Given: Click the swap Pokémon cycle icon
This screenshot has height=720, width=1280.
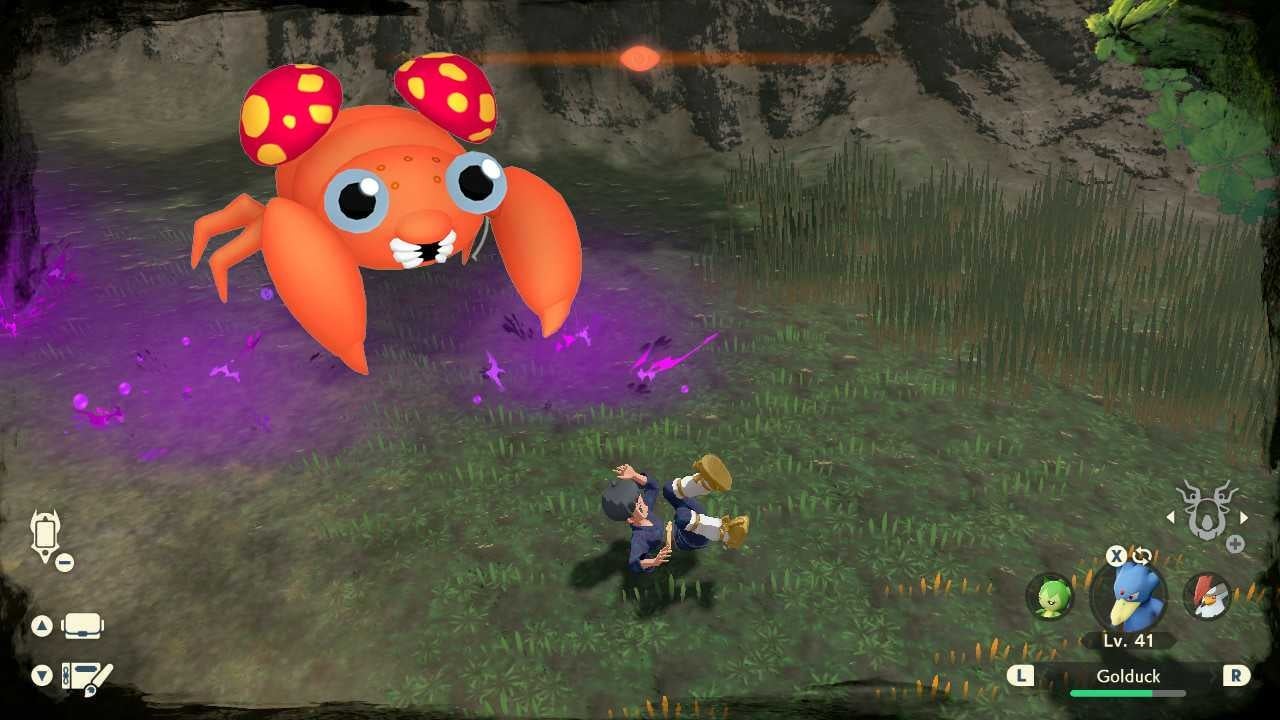Looking at the screenshot, I should [x=1144, y=556].
